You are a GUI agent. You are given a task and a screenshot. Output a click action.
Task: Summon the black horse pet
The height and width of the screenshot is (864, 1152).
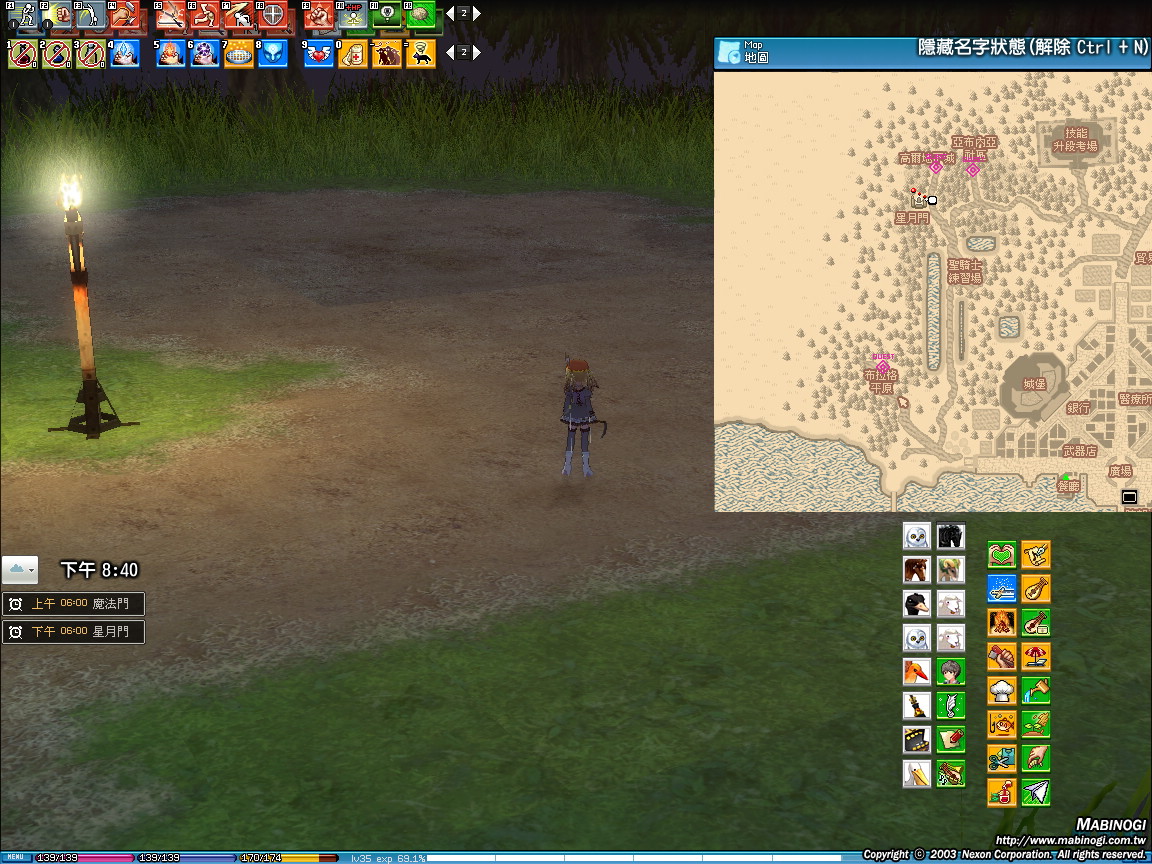(950, 536)
